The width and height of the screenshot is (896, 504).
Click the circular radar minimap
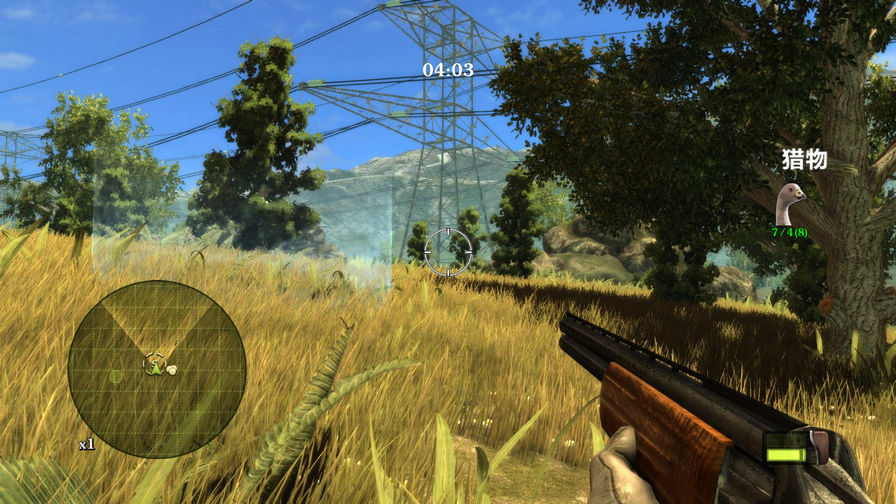click(157, 368)
